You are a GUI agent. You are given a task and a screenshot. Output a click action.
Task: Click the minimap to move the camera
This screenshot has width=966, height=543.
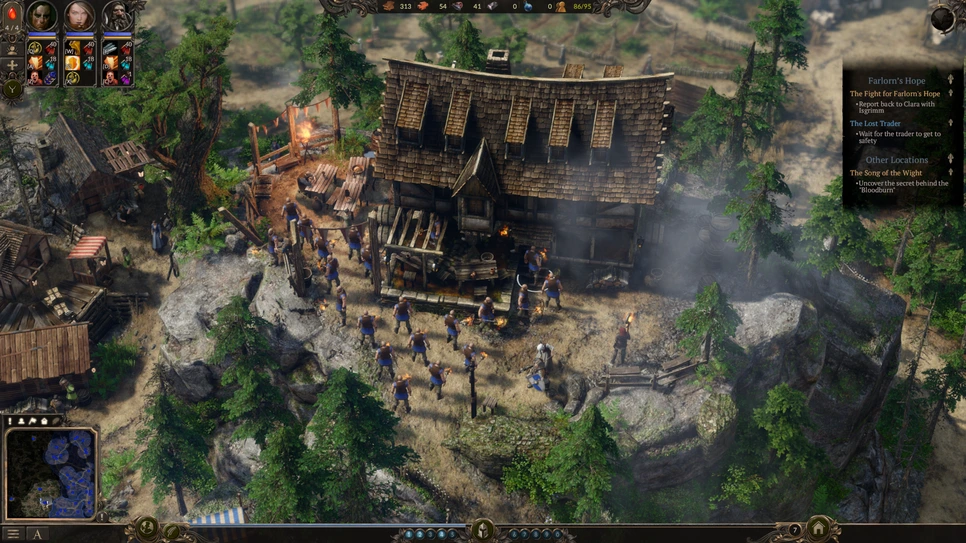[x=52, y=472]
